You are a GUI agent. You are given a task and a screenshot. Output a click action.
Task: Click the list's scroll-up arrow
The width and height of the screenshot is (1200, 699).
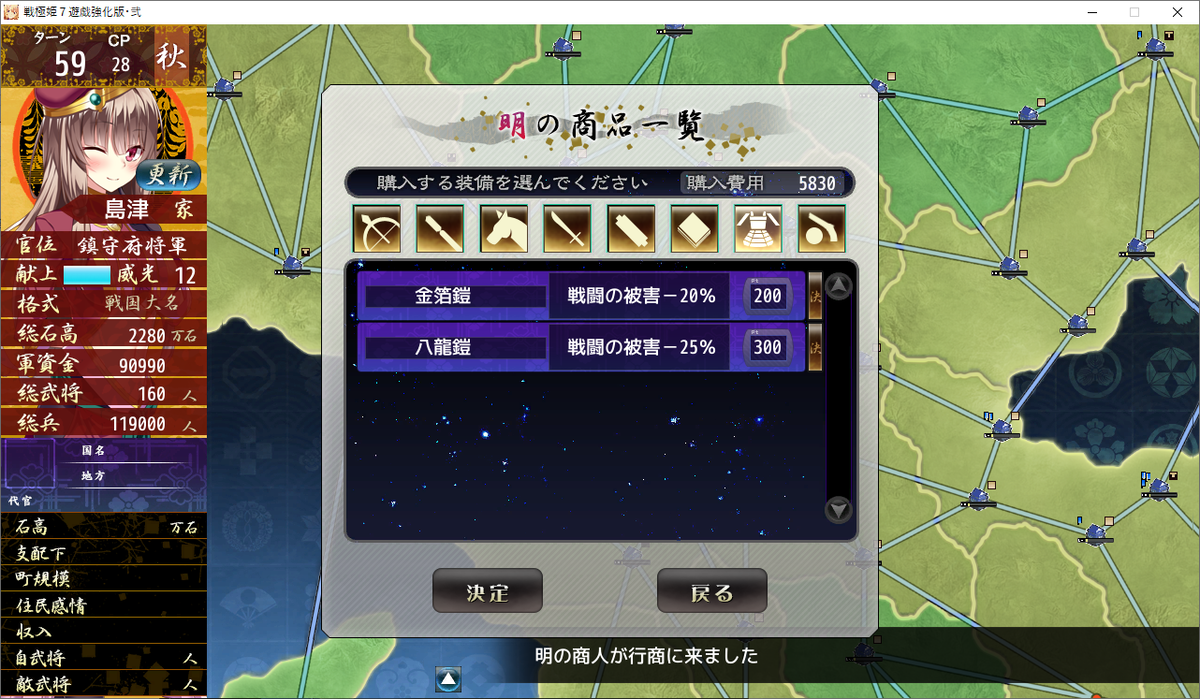point(839,287)
